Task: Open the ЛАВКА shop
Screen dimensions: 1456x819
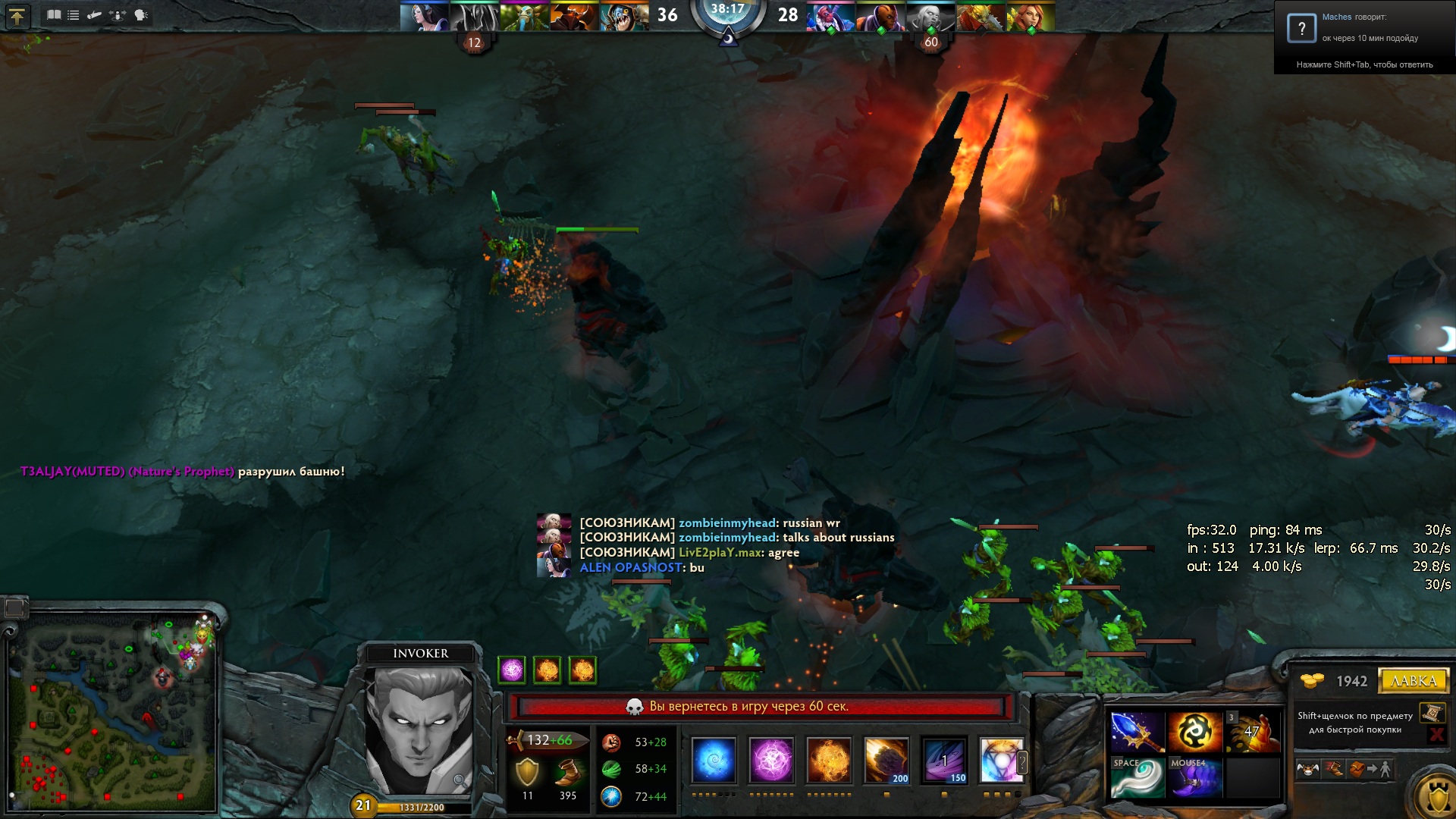Action: pos(1414,681)
